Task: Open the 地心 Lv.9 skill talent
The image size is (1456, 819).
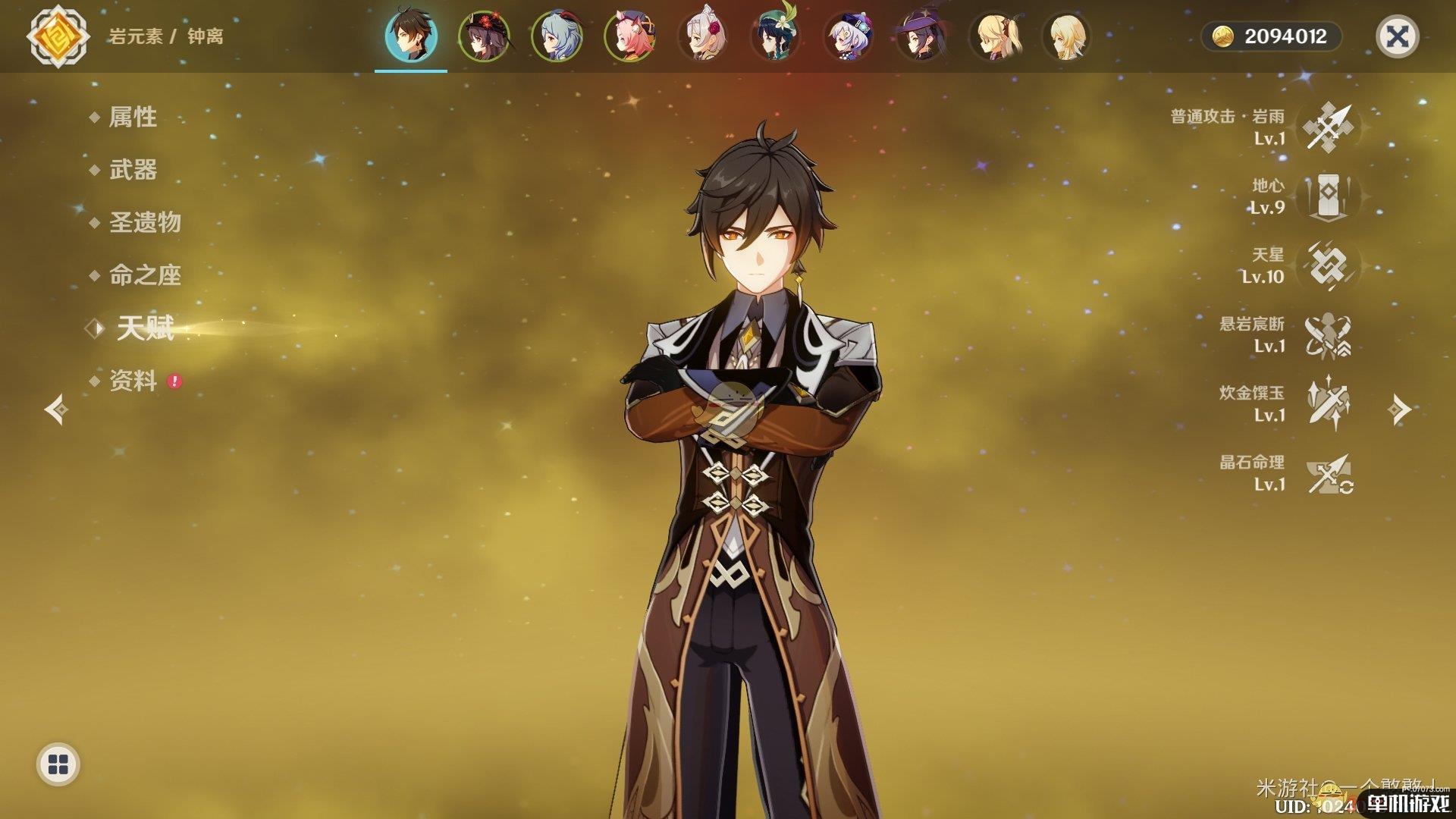Action: (1329, 196)
